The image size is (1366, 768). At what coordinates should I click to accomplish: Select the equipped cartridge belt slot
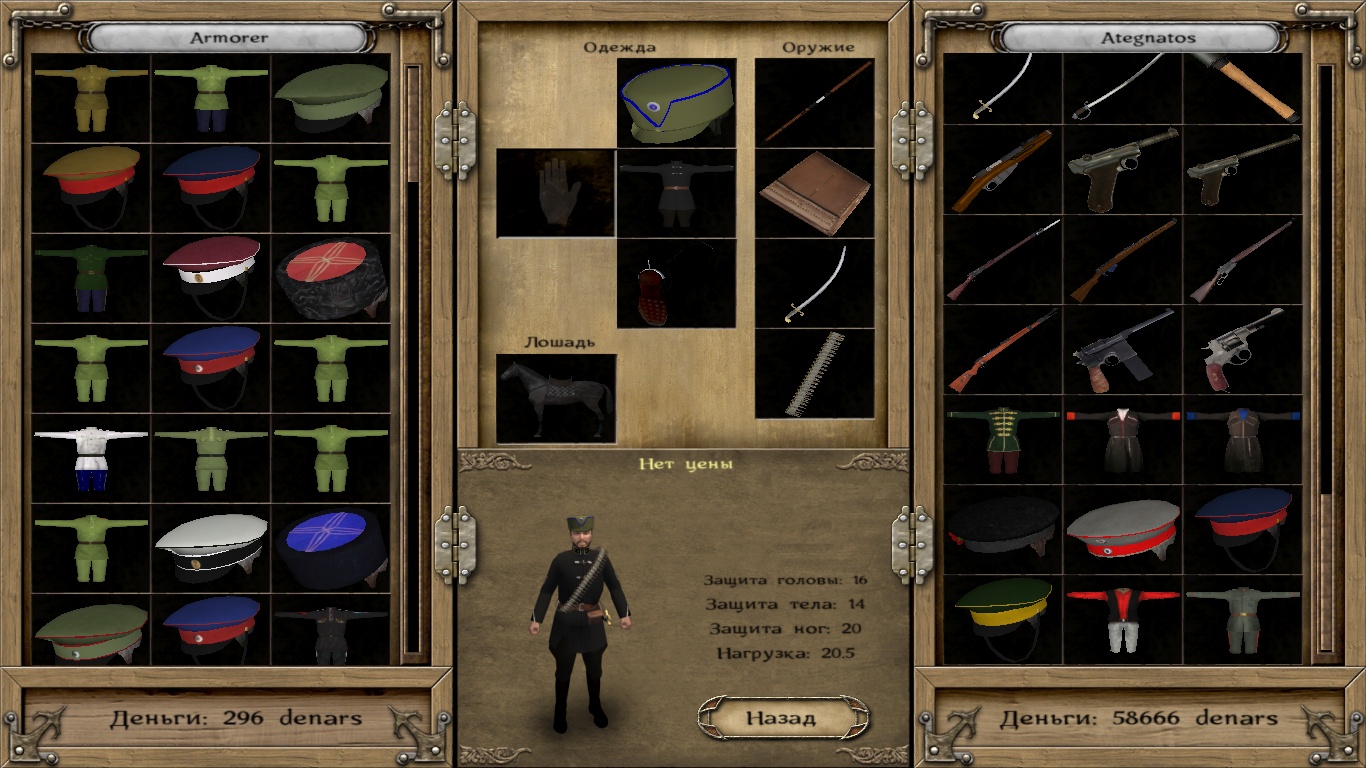click(814, 373)
